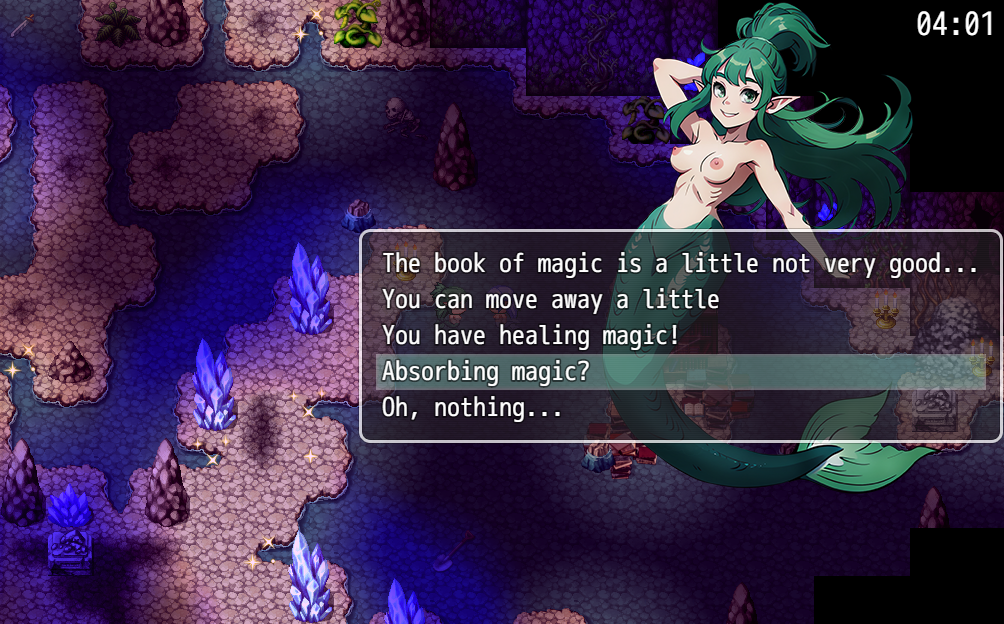Choose "The book of magic is a little not very good..."
The image size is (1004, 624).
click(x=680, y=264)
